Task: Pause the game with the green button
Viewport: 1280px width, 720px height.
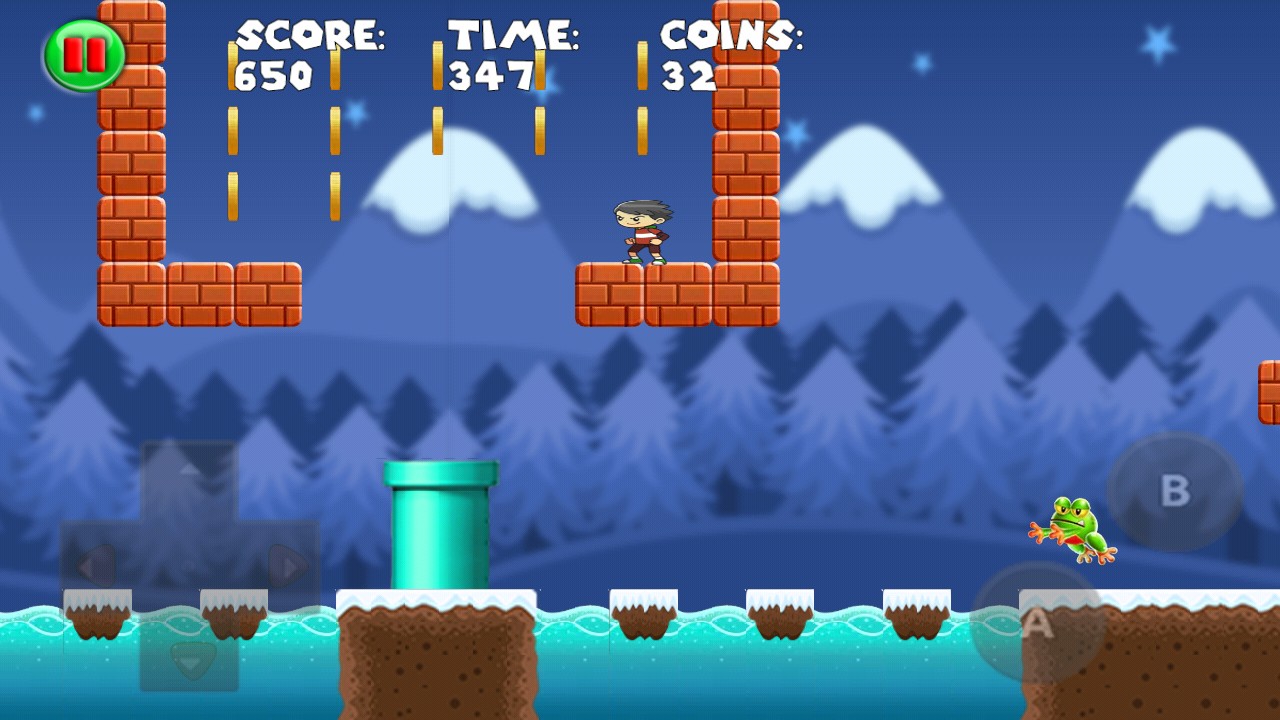Action: coord(85,55)
